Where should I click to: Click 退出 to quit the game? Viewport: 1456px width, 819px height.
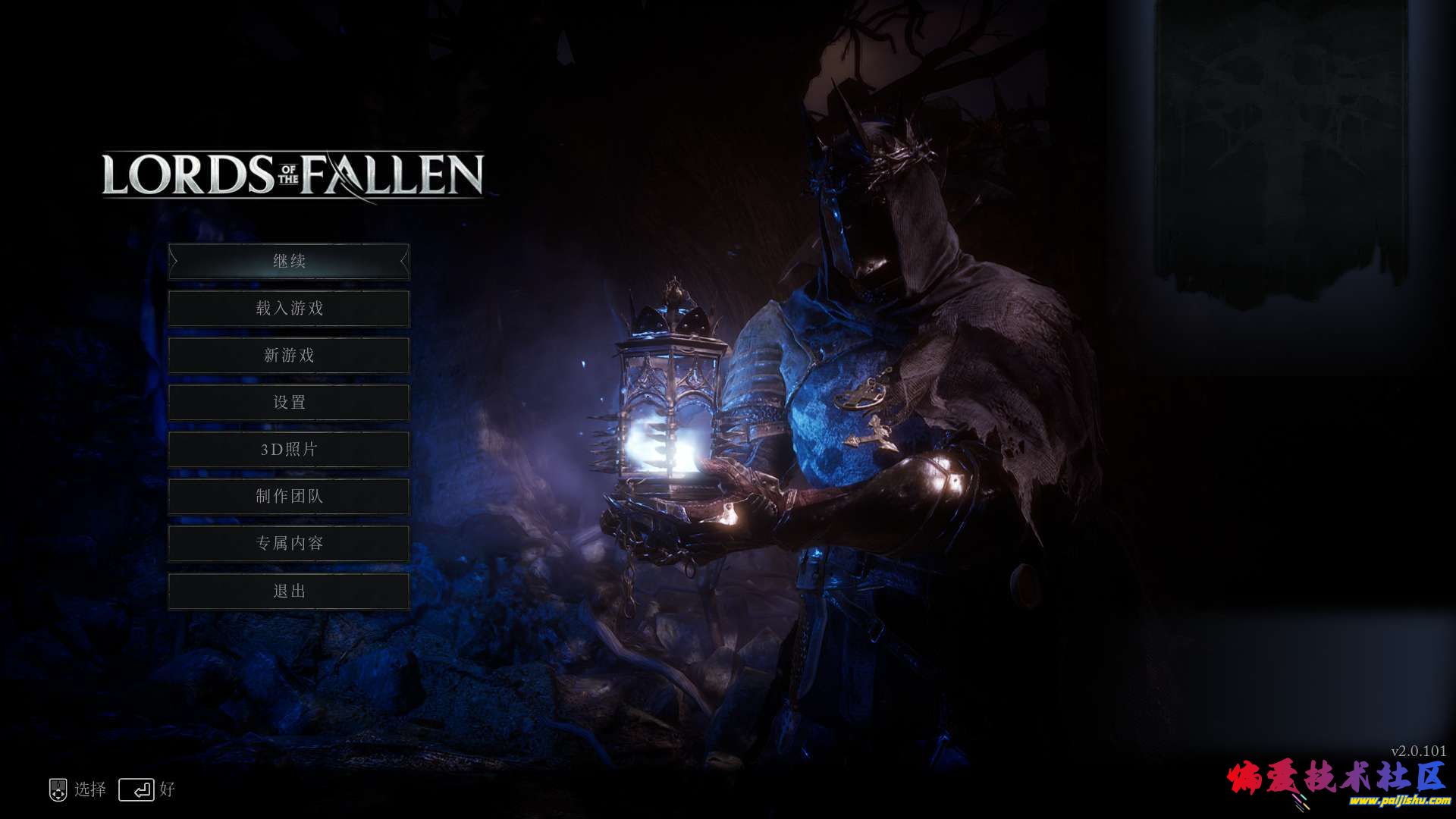(289, 591)
